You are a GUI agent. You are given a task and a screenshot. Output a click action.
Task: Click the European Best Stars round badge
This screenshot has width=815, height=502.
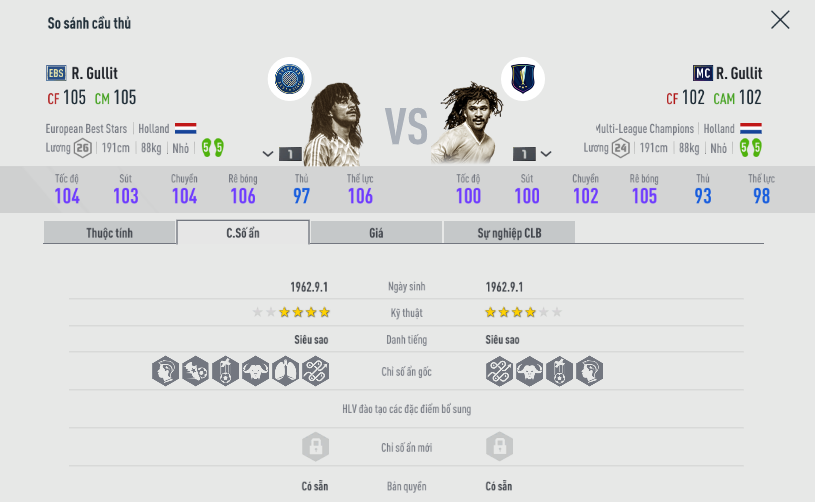(x=291, y=79)
